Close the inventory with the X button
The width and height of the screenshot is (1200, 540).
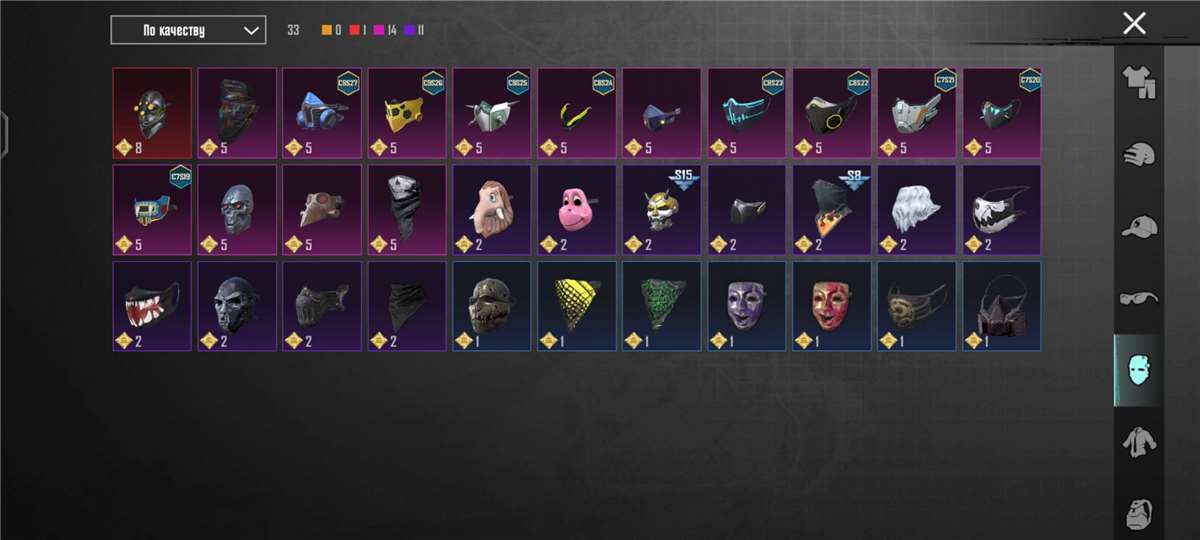pyautogui.click(x=1134, y=24)
